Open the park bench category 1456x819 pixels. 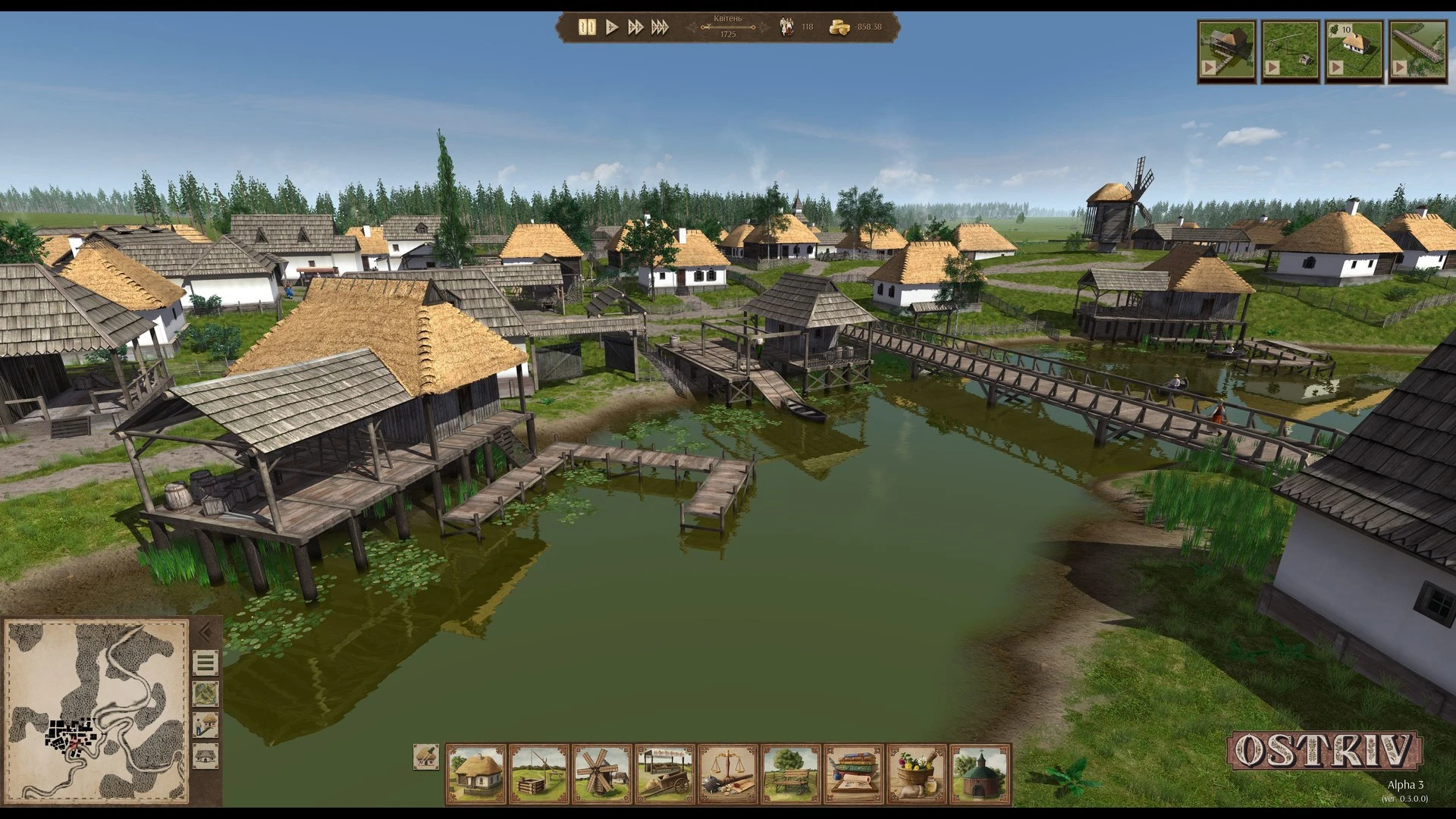tap(791, 773)
